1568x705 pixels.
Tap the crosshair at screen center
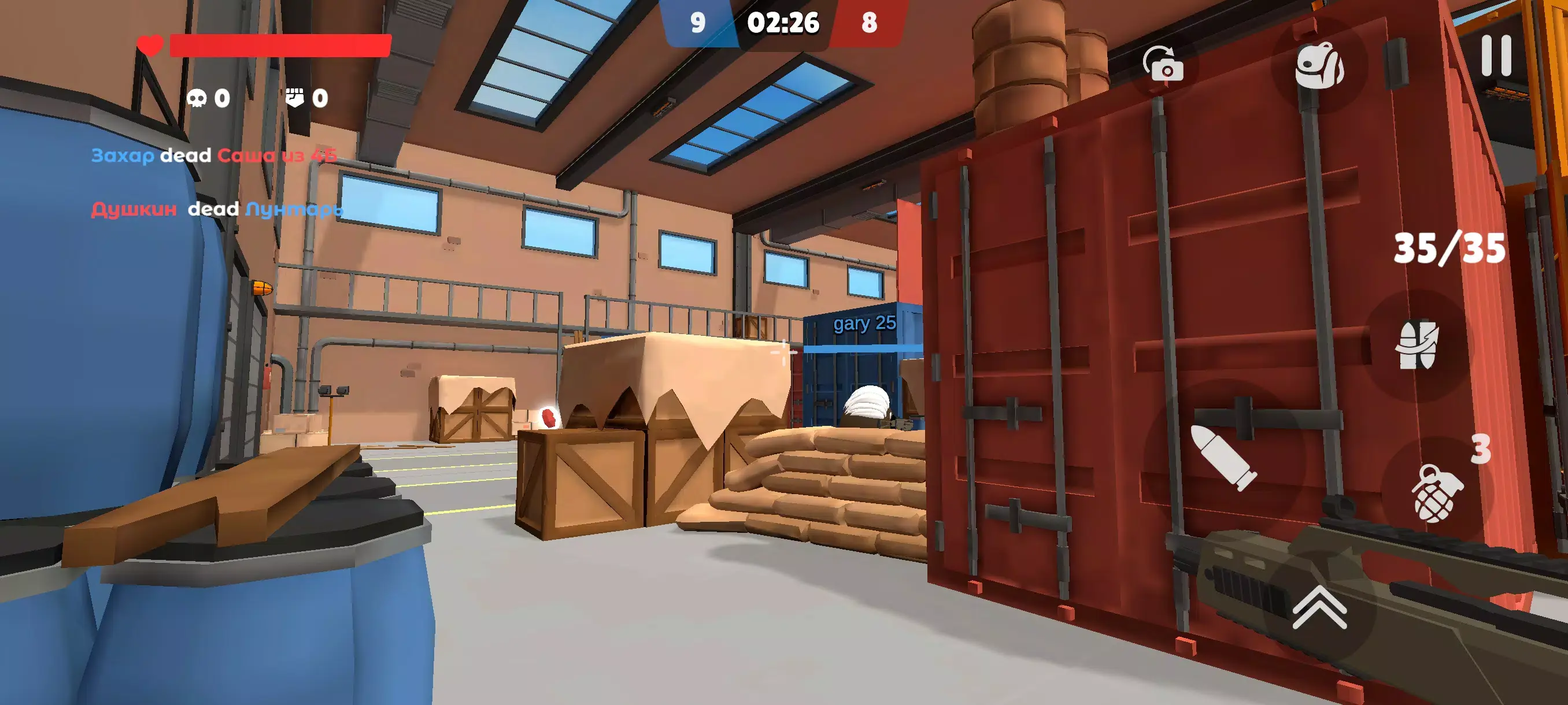(x=784, y=352)
